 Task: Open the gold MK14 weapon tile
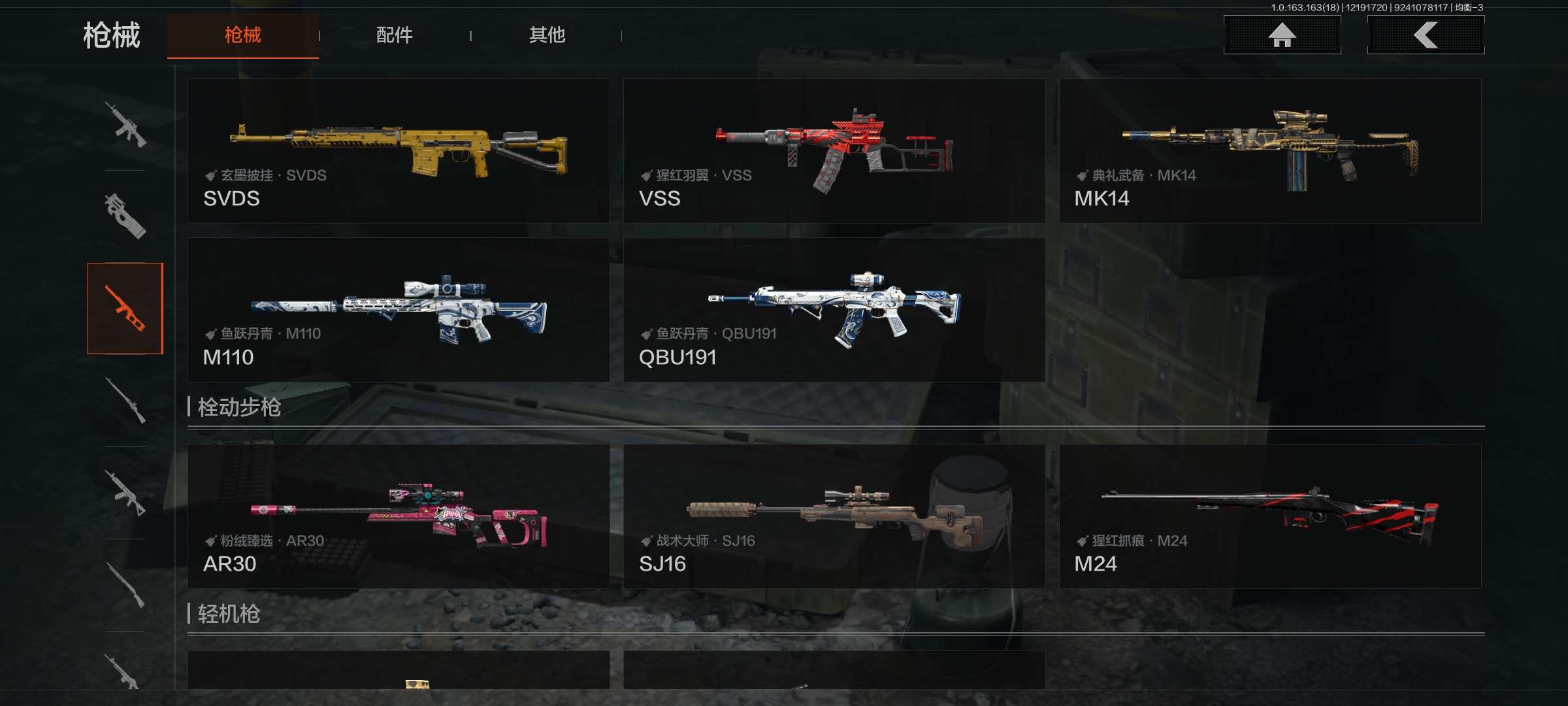(1270, 151)
